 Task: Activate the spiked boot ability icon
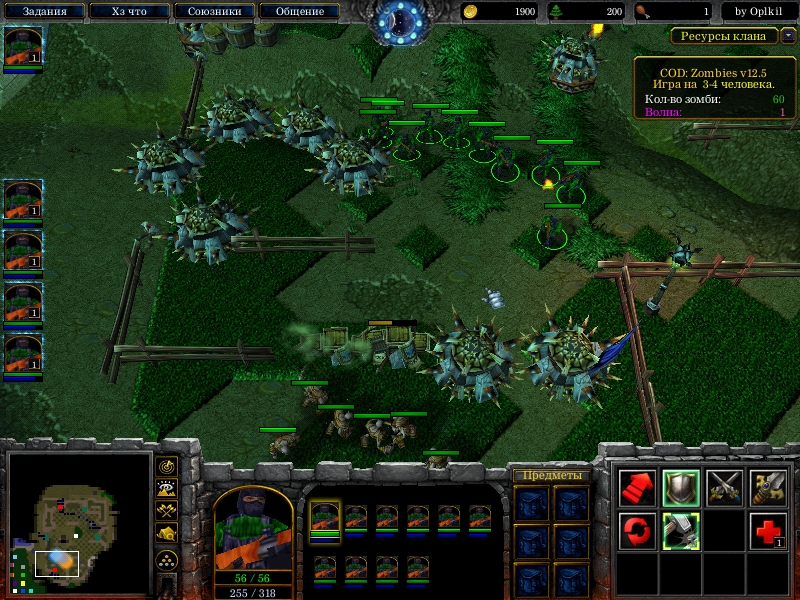tap(681, 531)
